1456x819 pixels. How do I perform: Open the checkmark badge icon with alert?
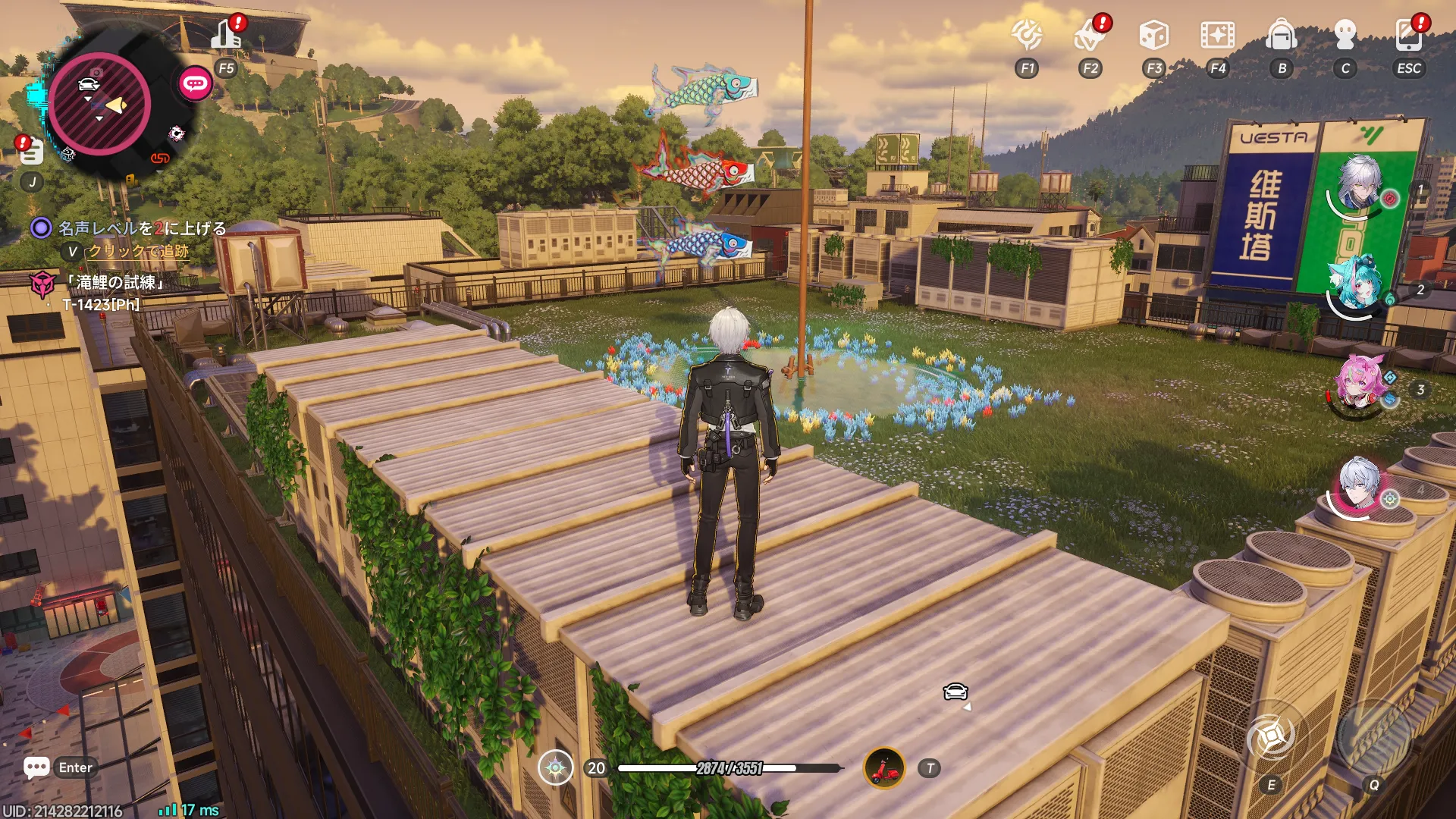1090,35
